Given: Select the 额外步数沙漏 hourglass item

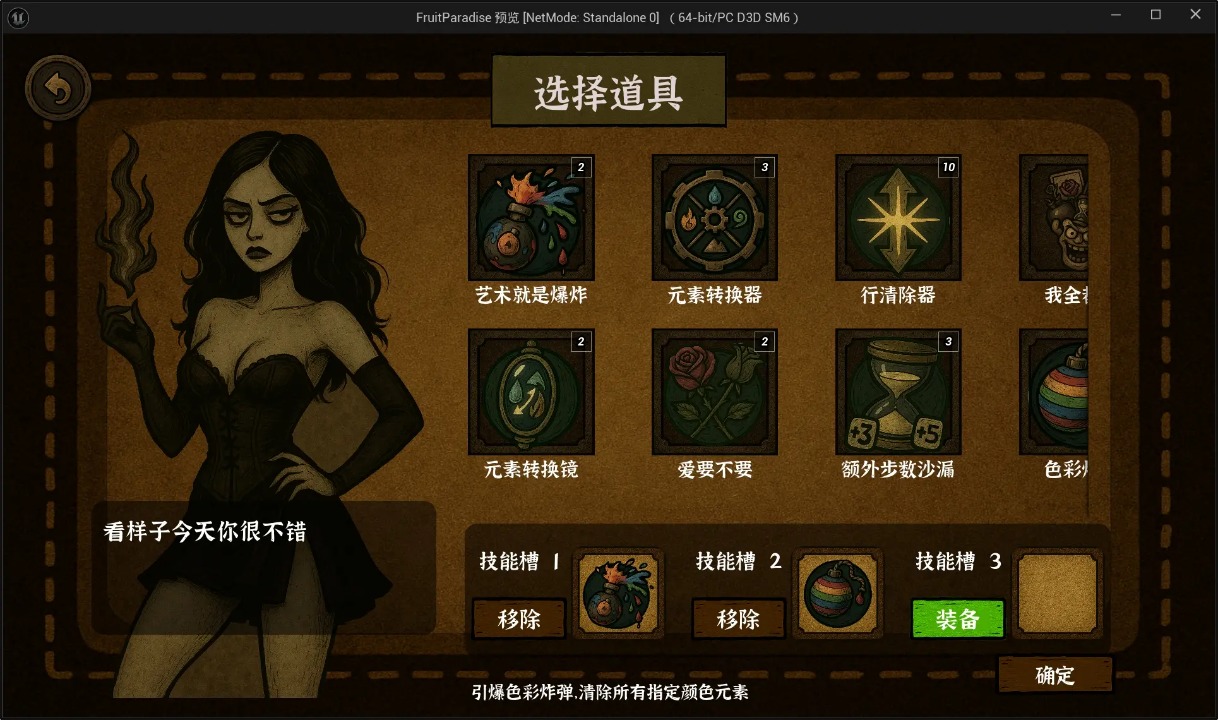Looking at the screenshot, I should pos(898,392).
